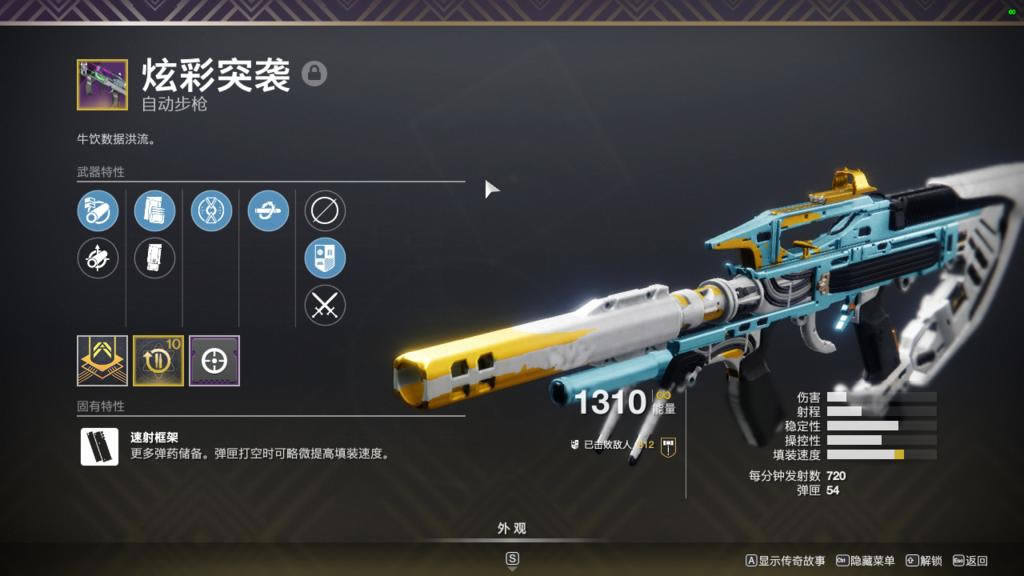Open the gold chevron weapon level slot
Screen dimensions: 1024x576
click(x=102, y=360)
